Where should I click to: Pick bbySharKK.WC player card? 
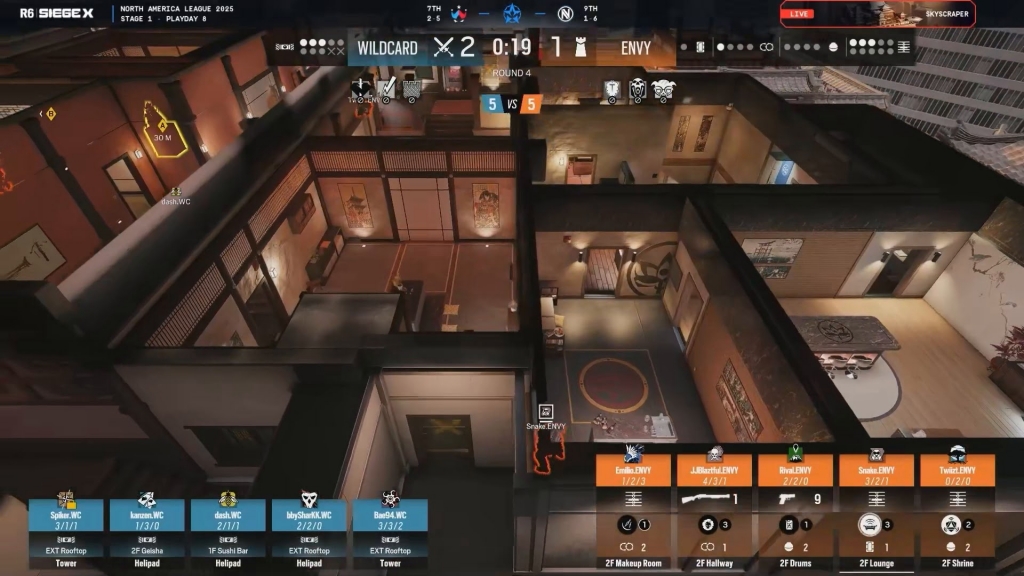pos(309,515)
